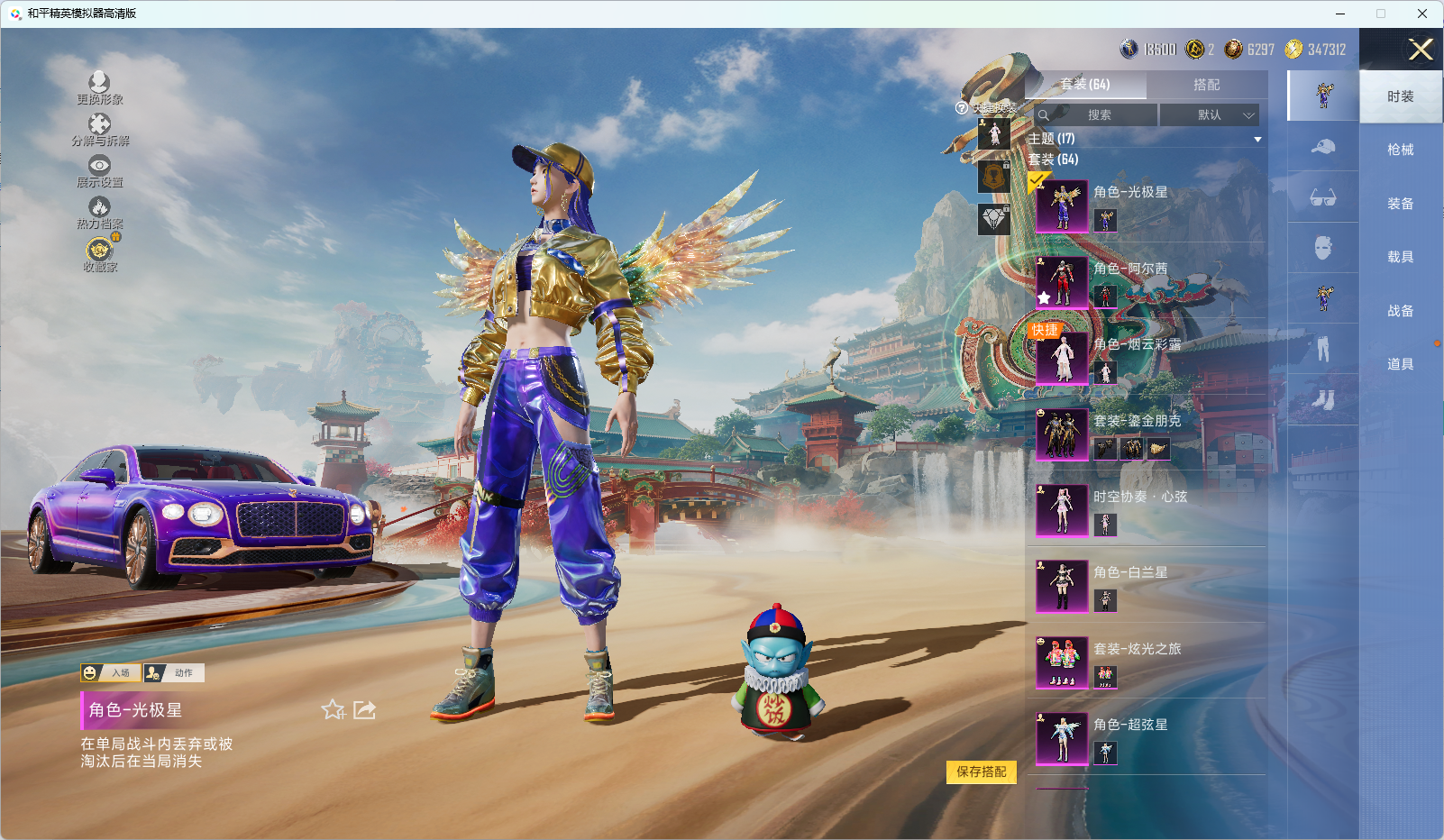1444x840 pixels.
Task: Click the 搜索 search field
Action: pyautogui.click(x=1095, y=115)
